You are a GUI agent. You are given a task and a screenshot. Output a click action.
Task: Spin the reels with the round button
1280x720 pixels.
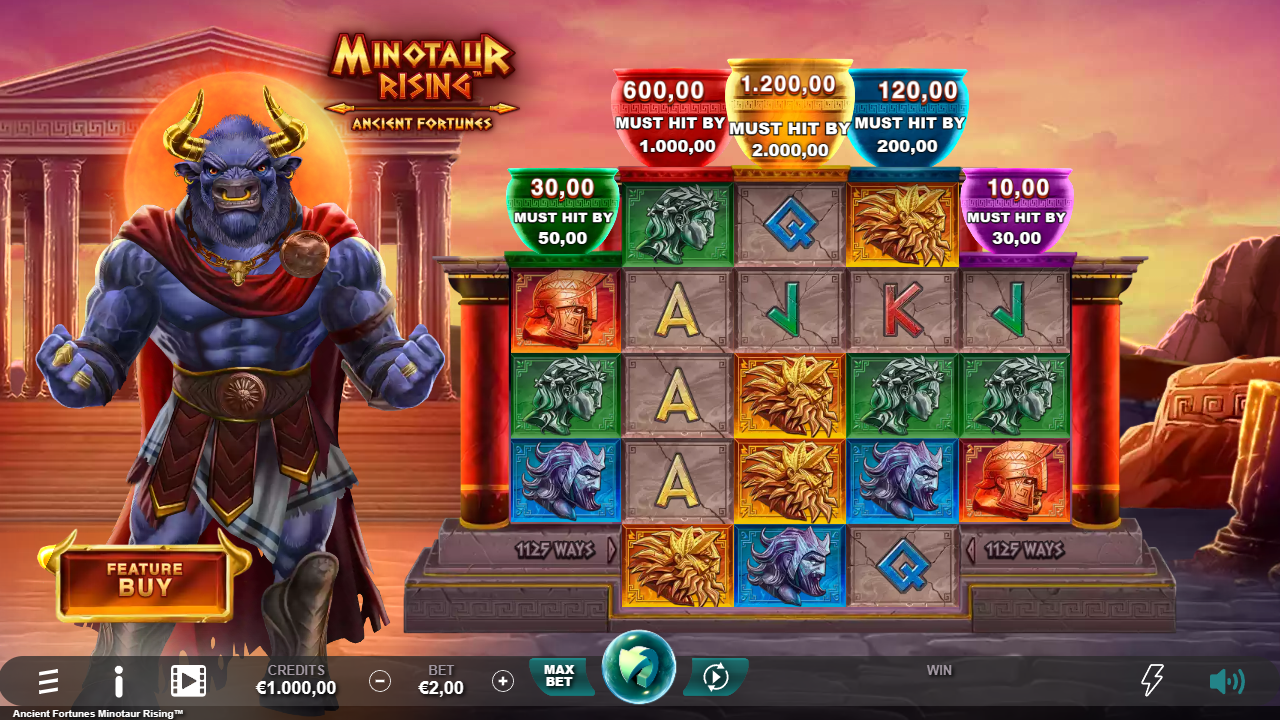tap(639, 667)
